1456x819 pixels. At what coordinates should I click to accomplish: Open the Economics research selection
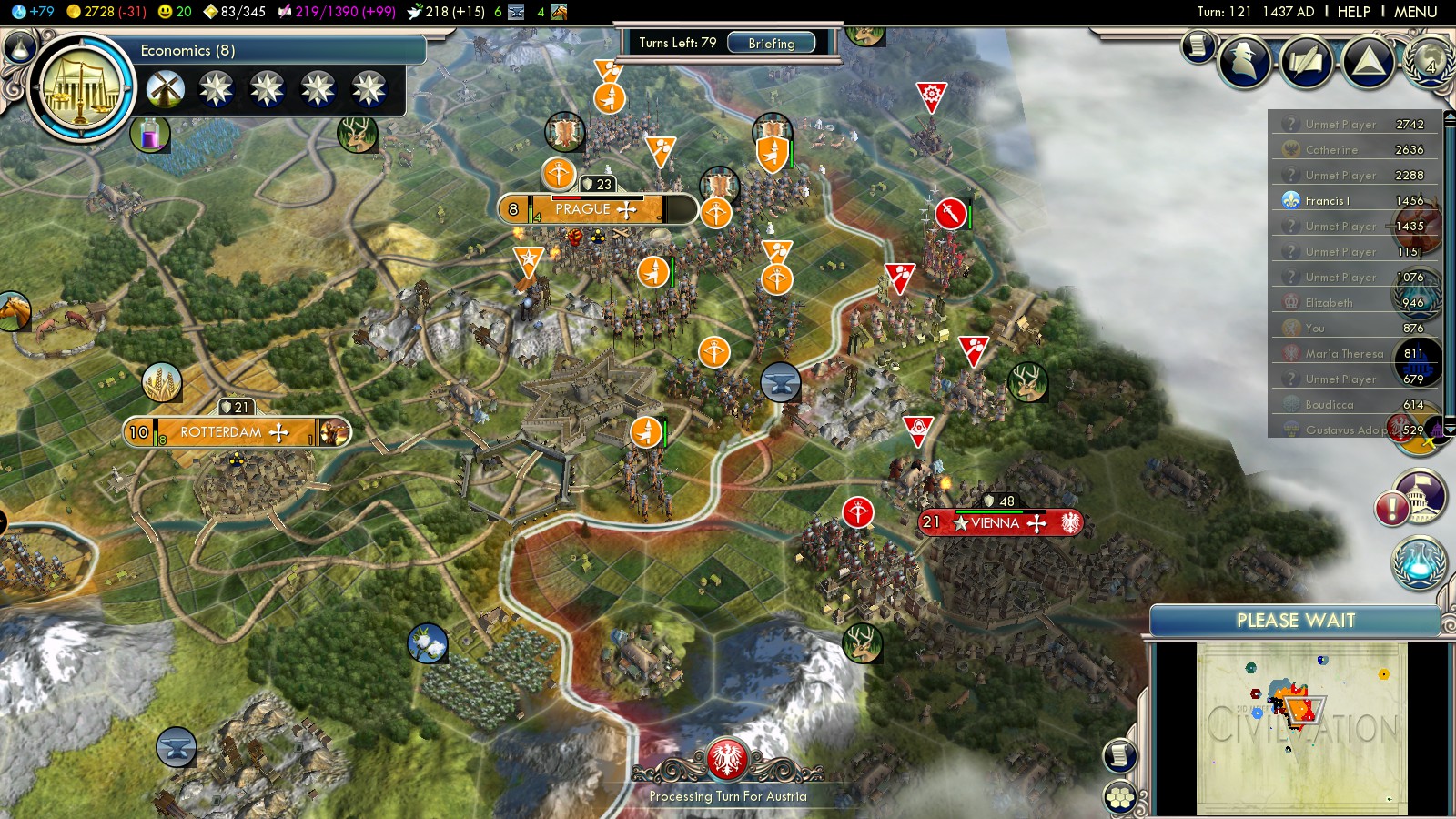pyautogui.click(x=82, y=88)
